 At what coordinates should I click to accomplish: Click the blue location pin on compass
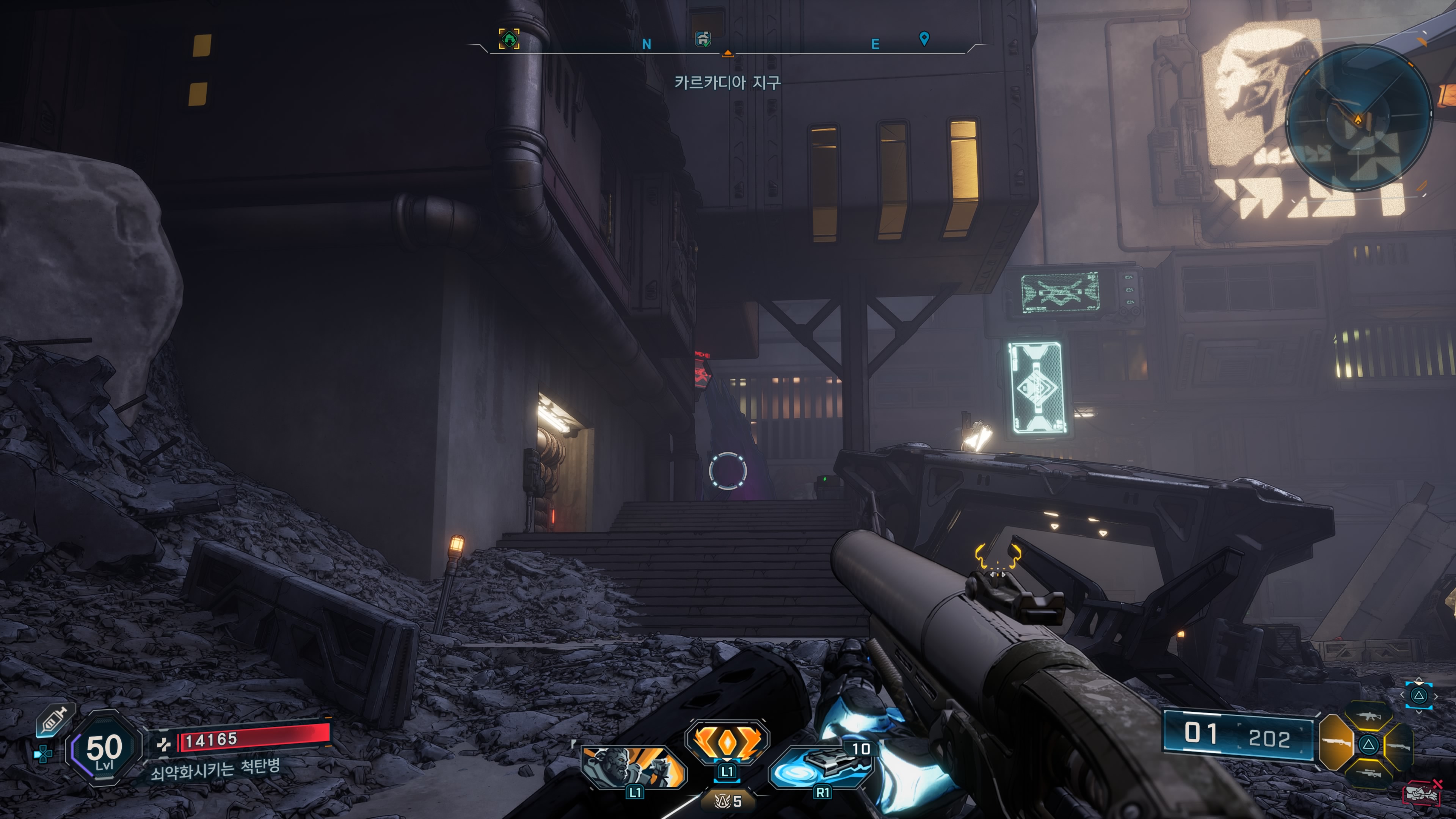(924, 38)
